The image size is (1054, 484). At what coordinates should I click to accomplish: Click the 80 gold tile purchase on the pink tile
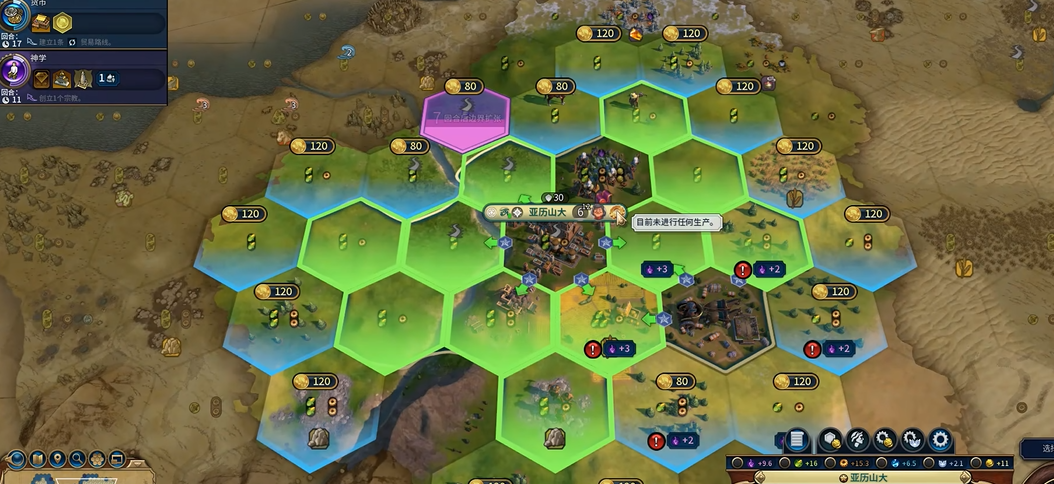[x=468, y=86]
